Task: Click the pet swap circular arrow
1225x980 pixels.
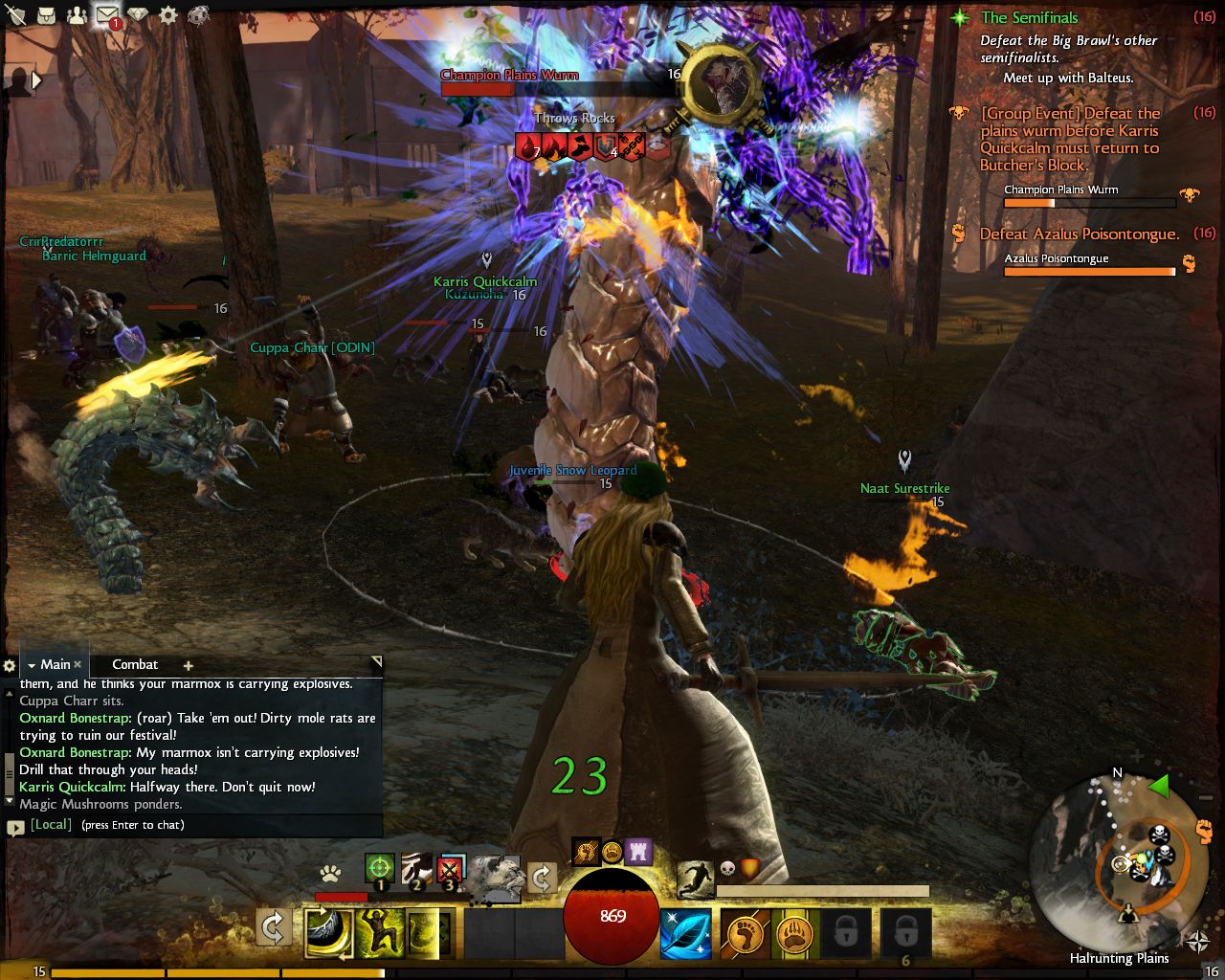Action: (541, 878)
